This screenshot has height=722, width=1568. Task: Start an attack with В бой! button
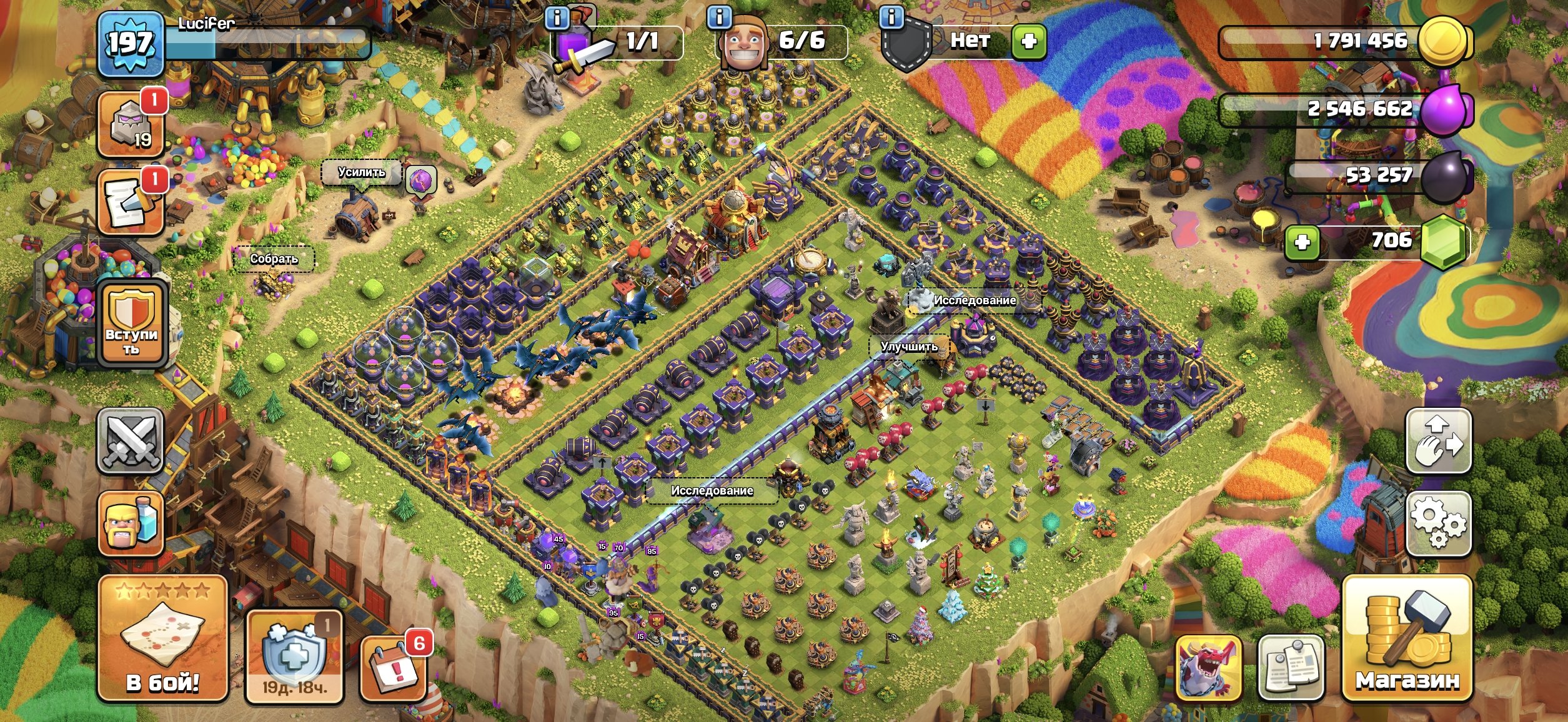coord(162,638)
